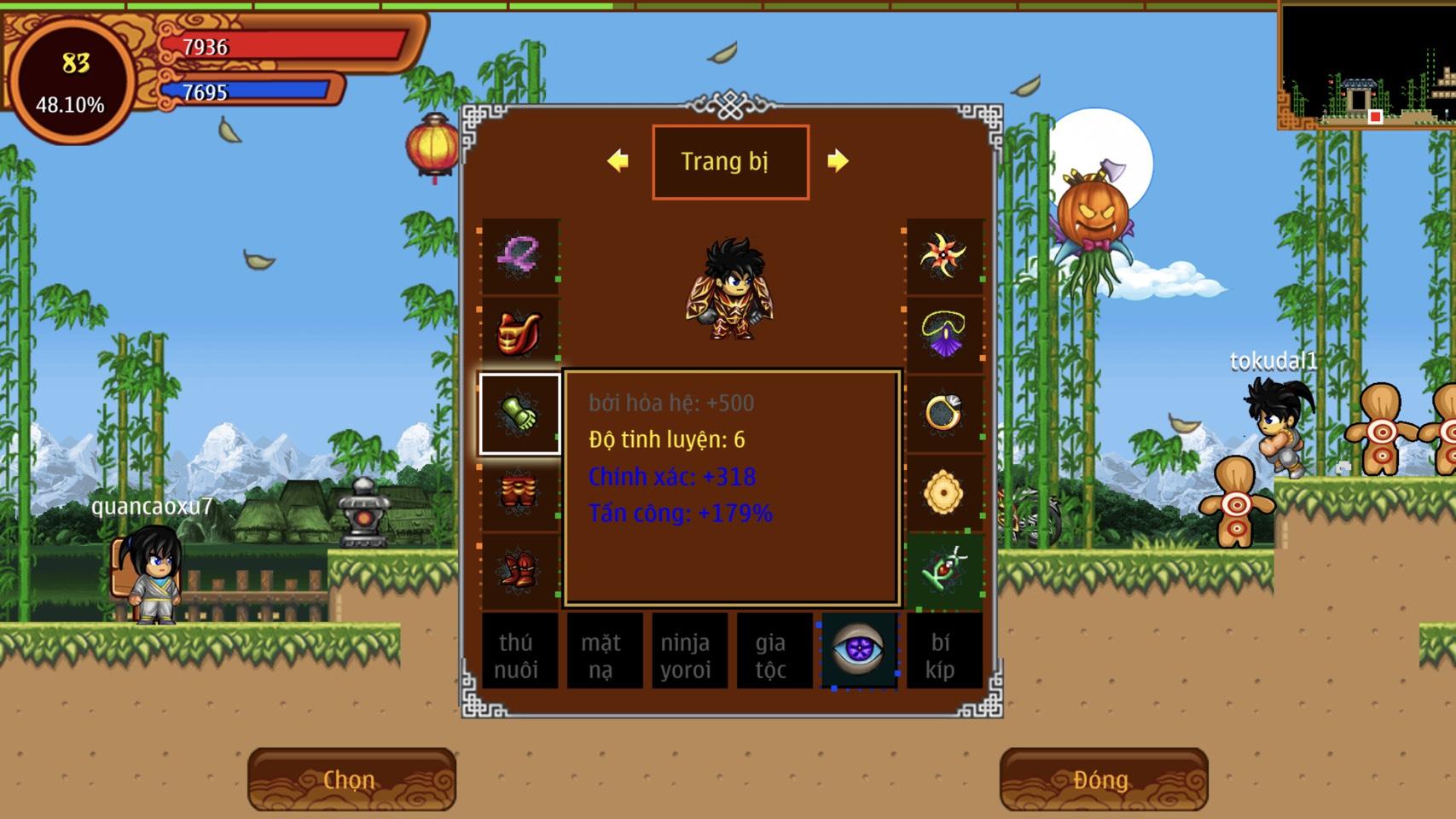Screen dimensions: 1456x819
Task: Go to previous panel with left arrow
Action: pyautogui.click(x=618, y=160)
